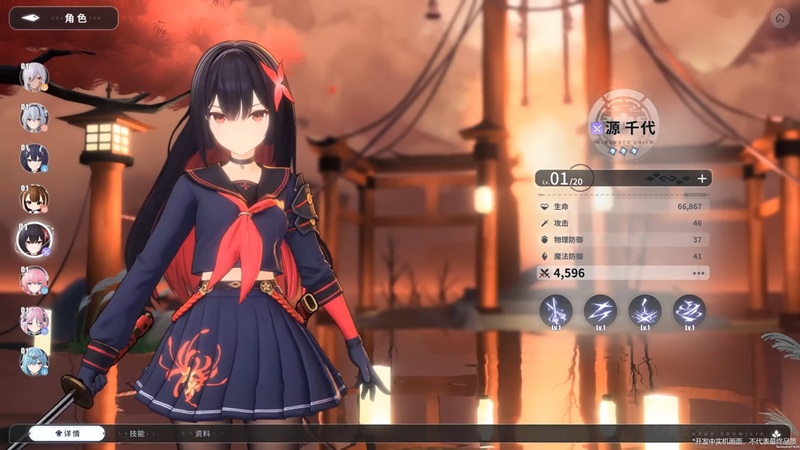Open the home icon button
800x450 pixels.
point(780,17)
